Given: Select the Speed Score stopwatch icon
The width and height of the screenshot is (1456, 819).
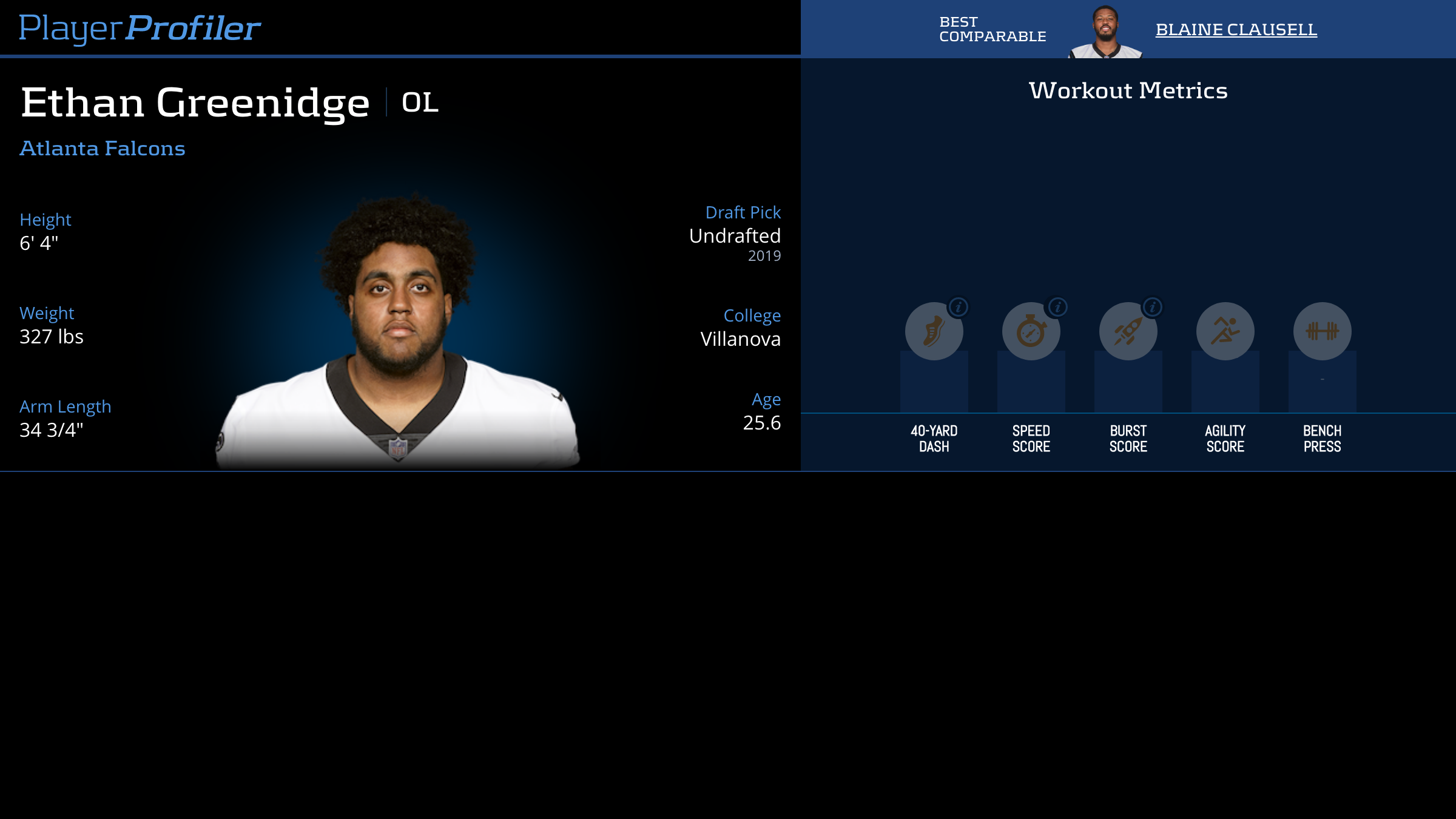Looking at the screenshot, I should click(1030, 332).
